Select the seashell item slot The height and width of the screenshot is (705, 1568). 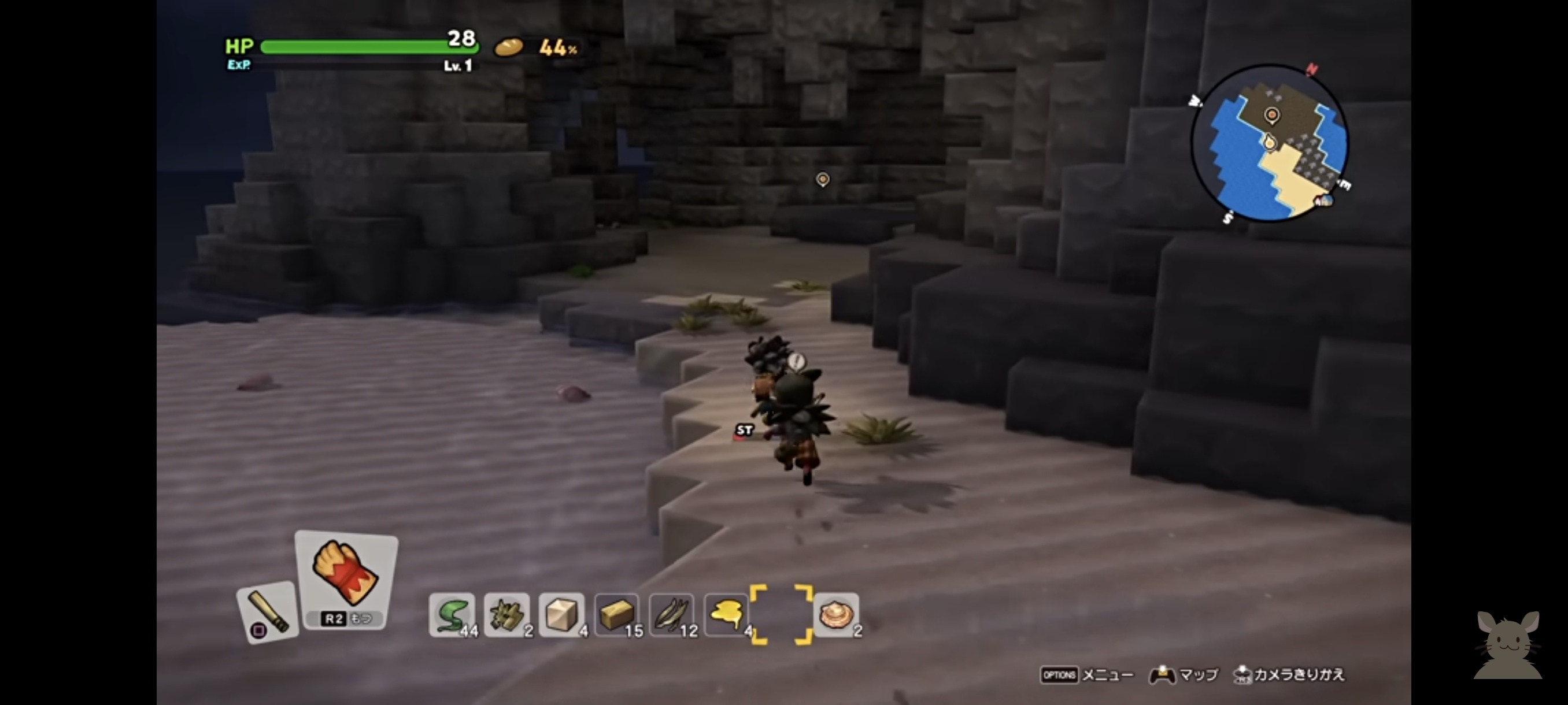pyautogui.click(x=837, y=614)
